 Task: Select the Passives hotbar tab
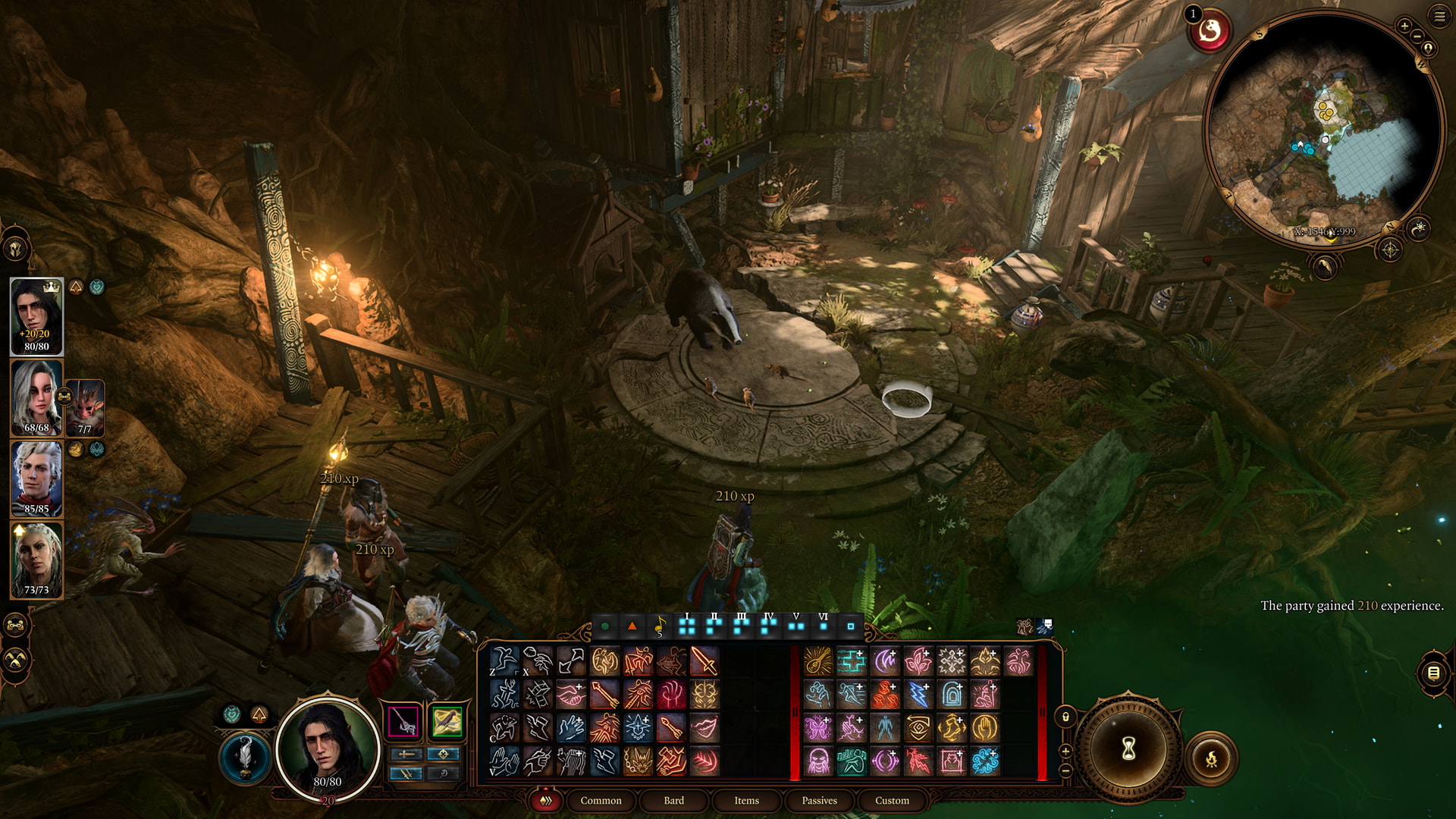pos(819,800)
